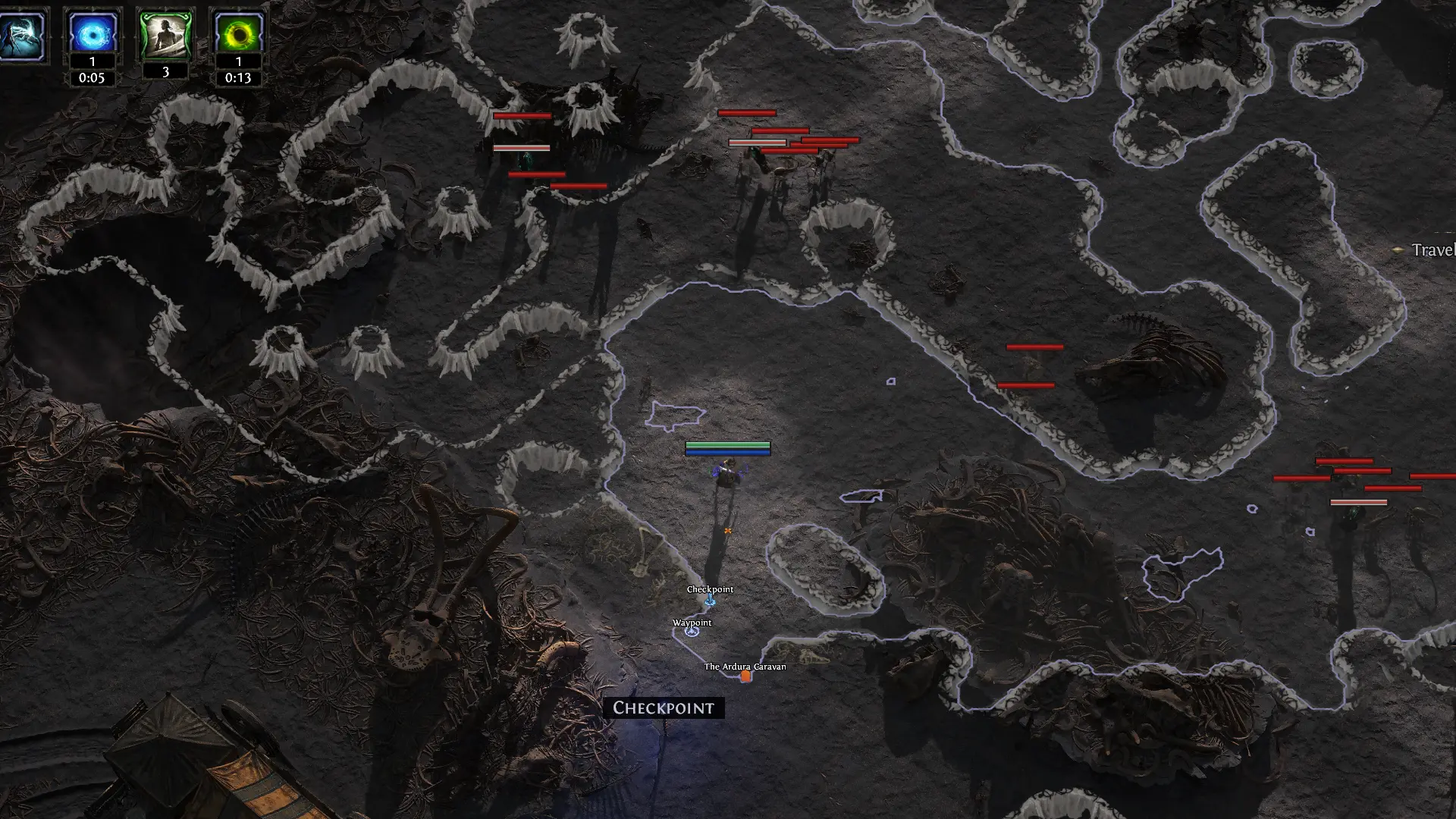Image resolution: width=1456 pixels, height=819 pixels.
Task: Click the player's green health bar
Action: pos(726,444)
